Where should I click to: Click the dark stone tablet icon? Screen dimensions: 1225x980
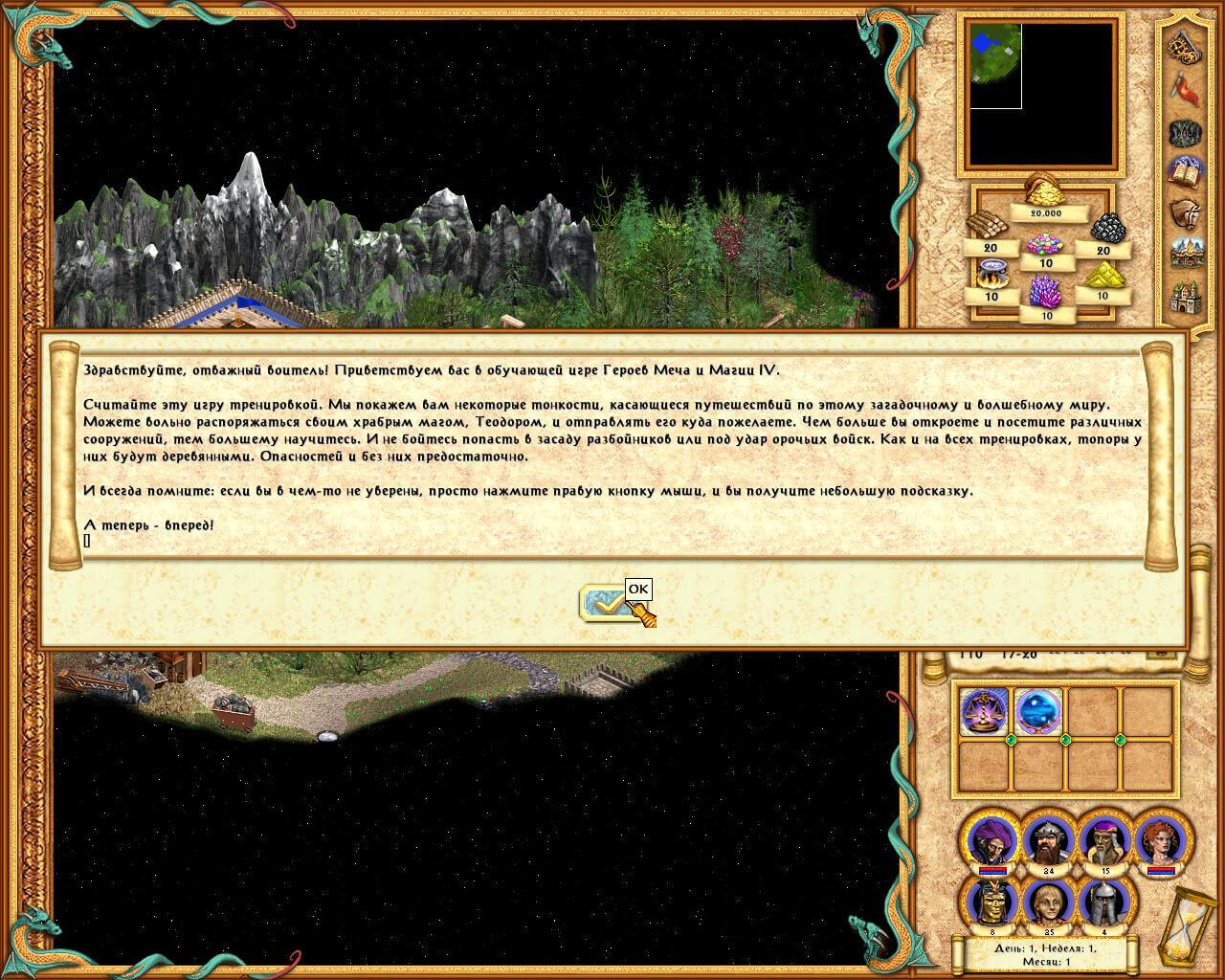[x=1187, y=131]
